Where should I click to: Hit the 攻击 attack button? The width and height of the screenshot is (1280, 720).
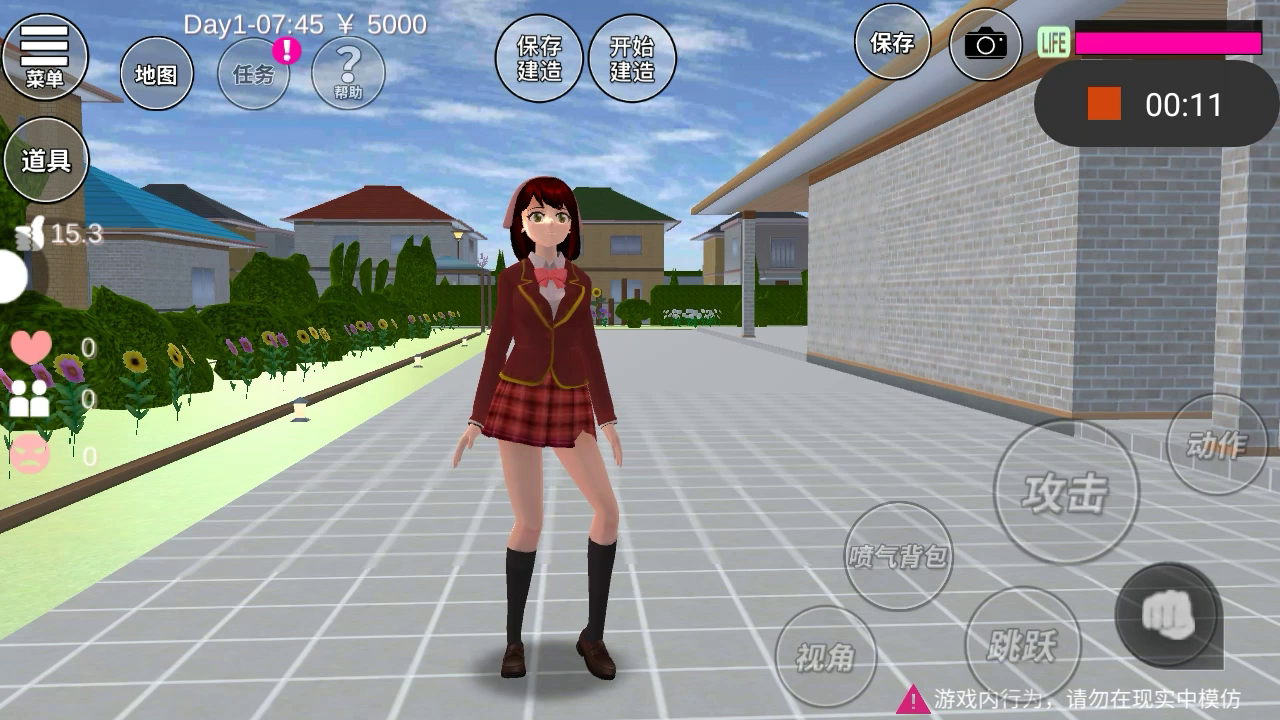pos(1066,492)
